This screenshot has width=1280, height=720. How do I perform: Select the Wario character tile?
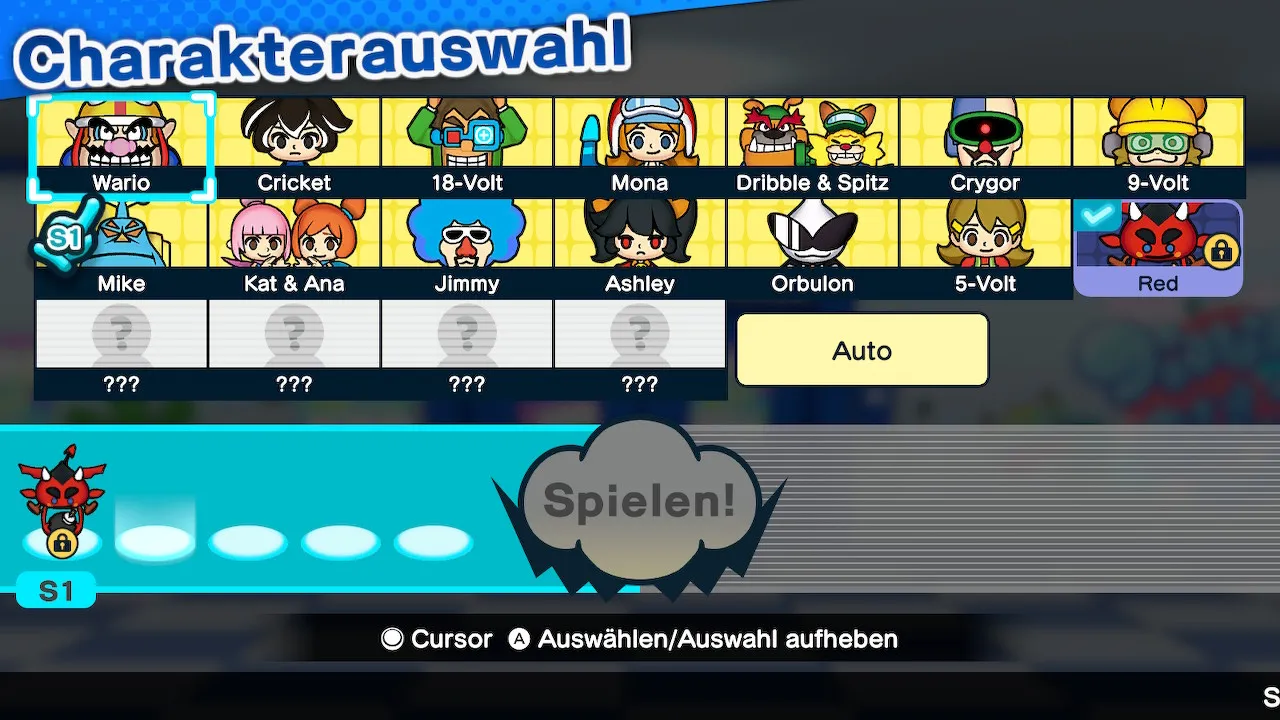[121, 146]
